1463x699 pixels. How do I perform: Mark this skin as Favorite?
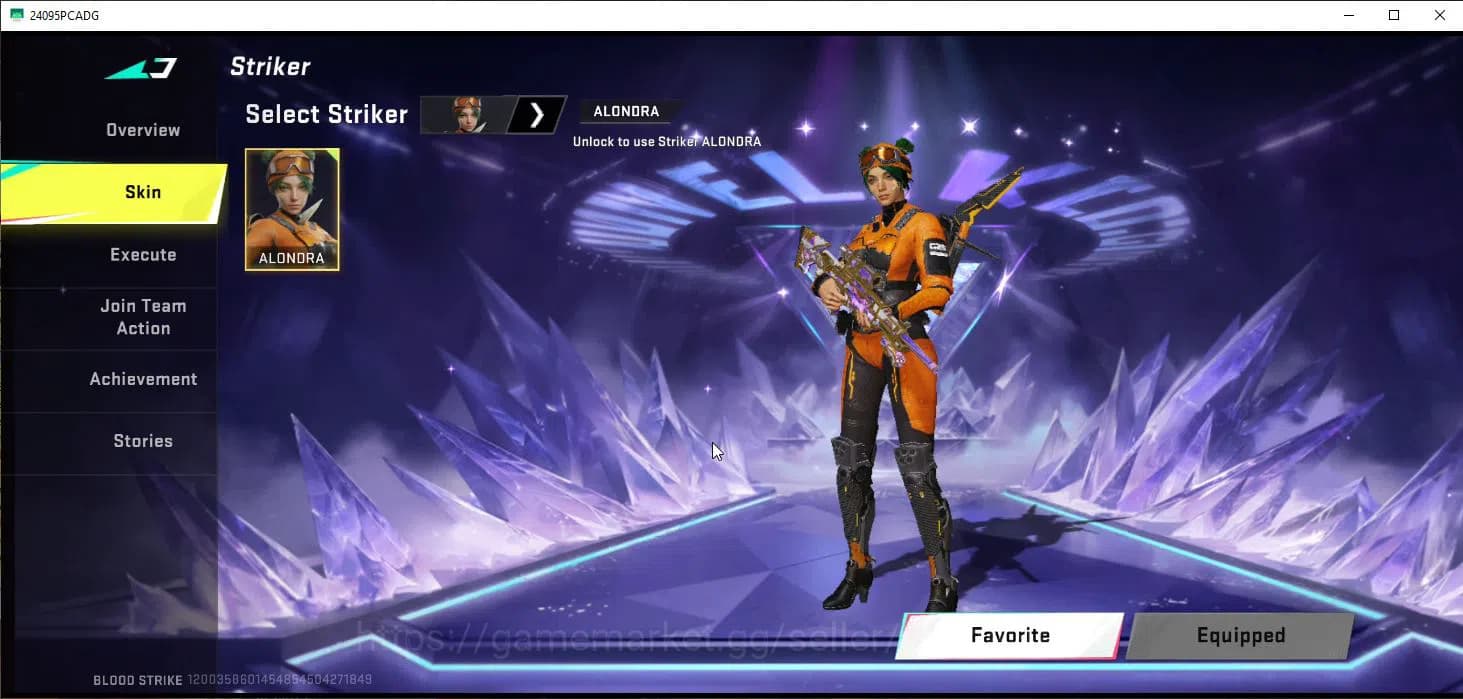click(x=1010, y=636)
